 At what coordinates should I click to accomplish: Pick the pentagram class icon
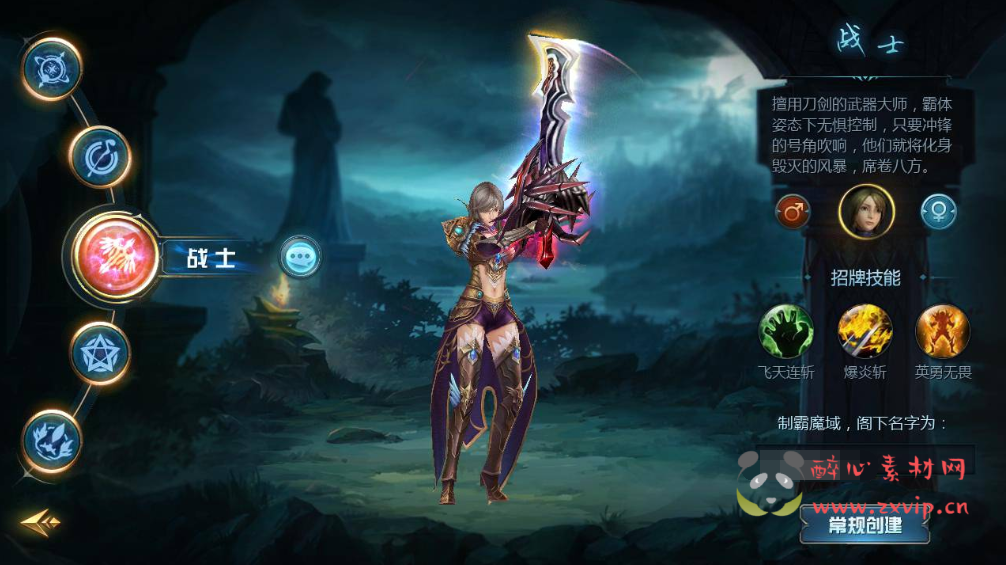click(100, 353)
